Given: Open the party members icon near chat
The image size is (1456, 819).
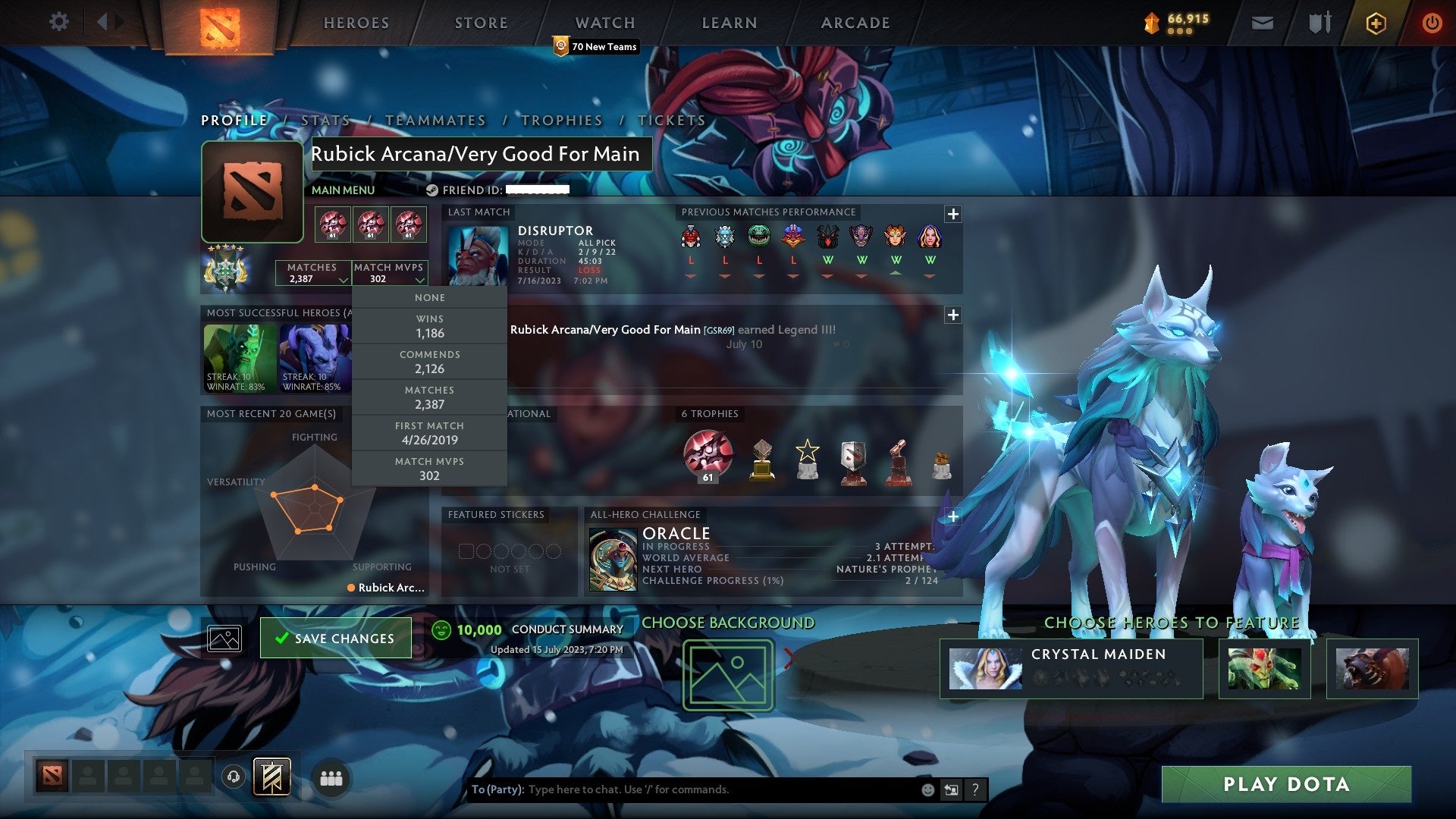Looking at the screenshot, I should coord(331,777).
